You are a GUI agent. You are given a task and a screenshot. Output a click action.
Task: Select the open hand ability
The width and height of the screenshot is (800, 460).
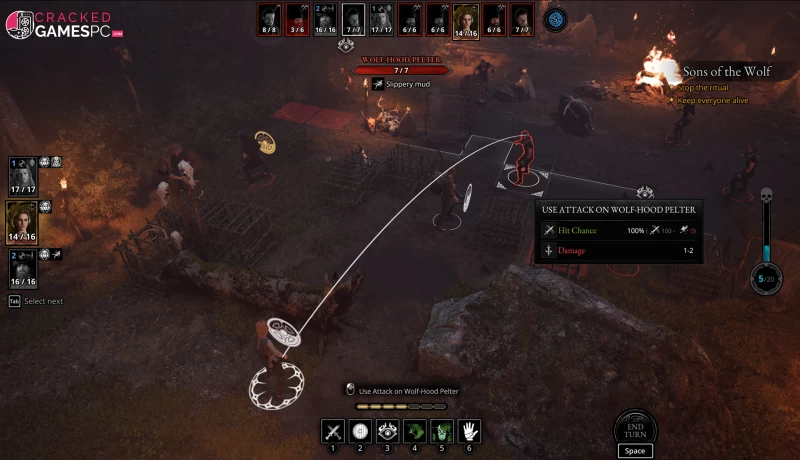coord(469,431)
